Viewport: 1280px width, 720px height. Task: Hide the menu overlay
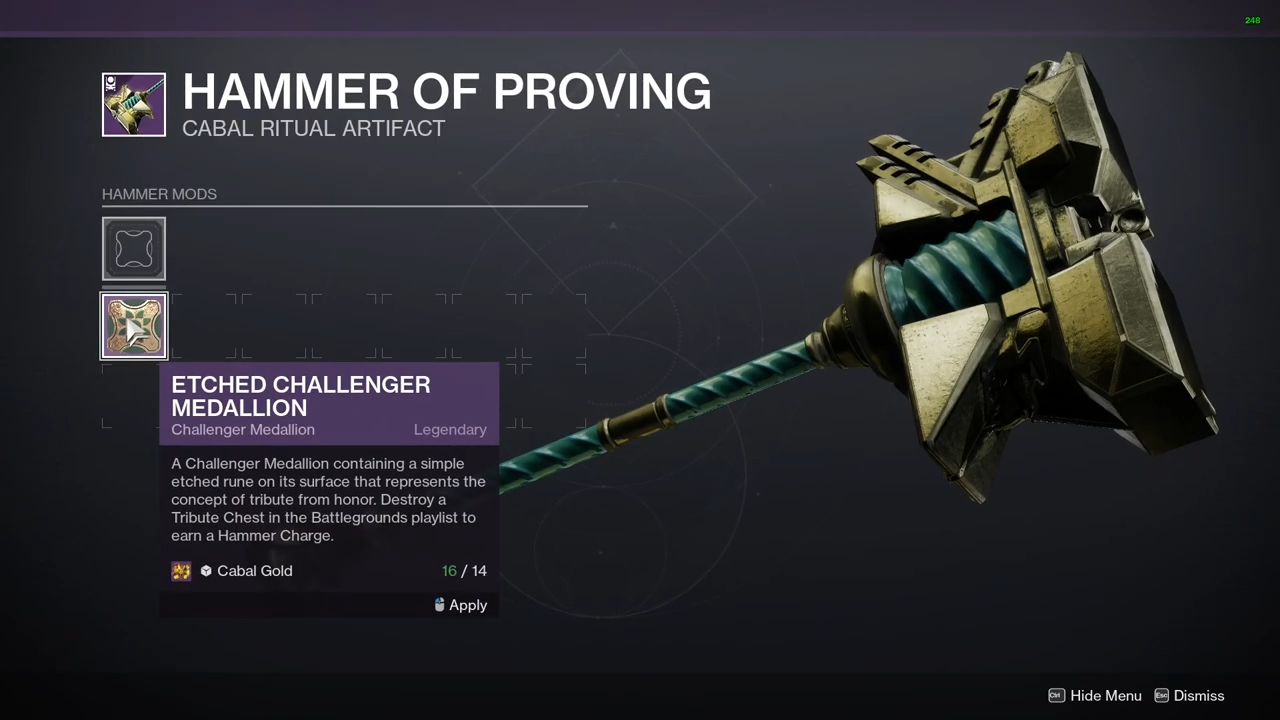[1094, 696]
